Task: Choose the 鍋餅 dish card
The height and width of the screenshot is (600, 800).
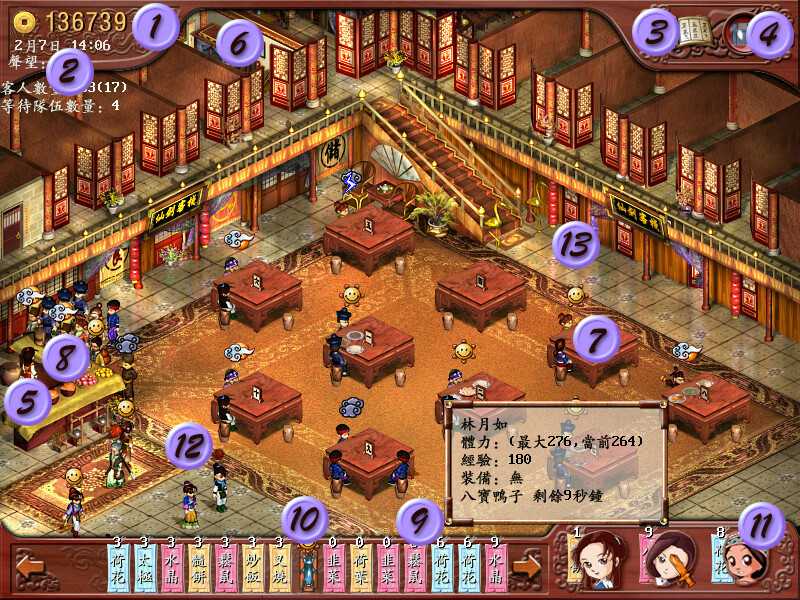Action: [199, 568]
